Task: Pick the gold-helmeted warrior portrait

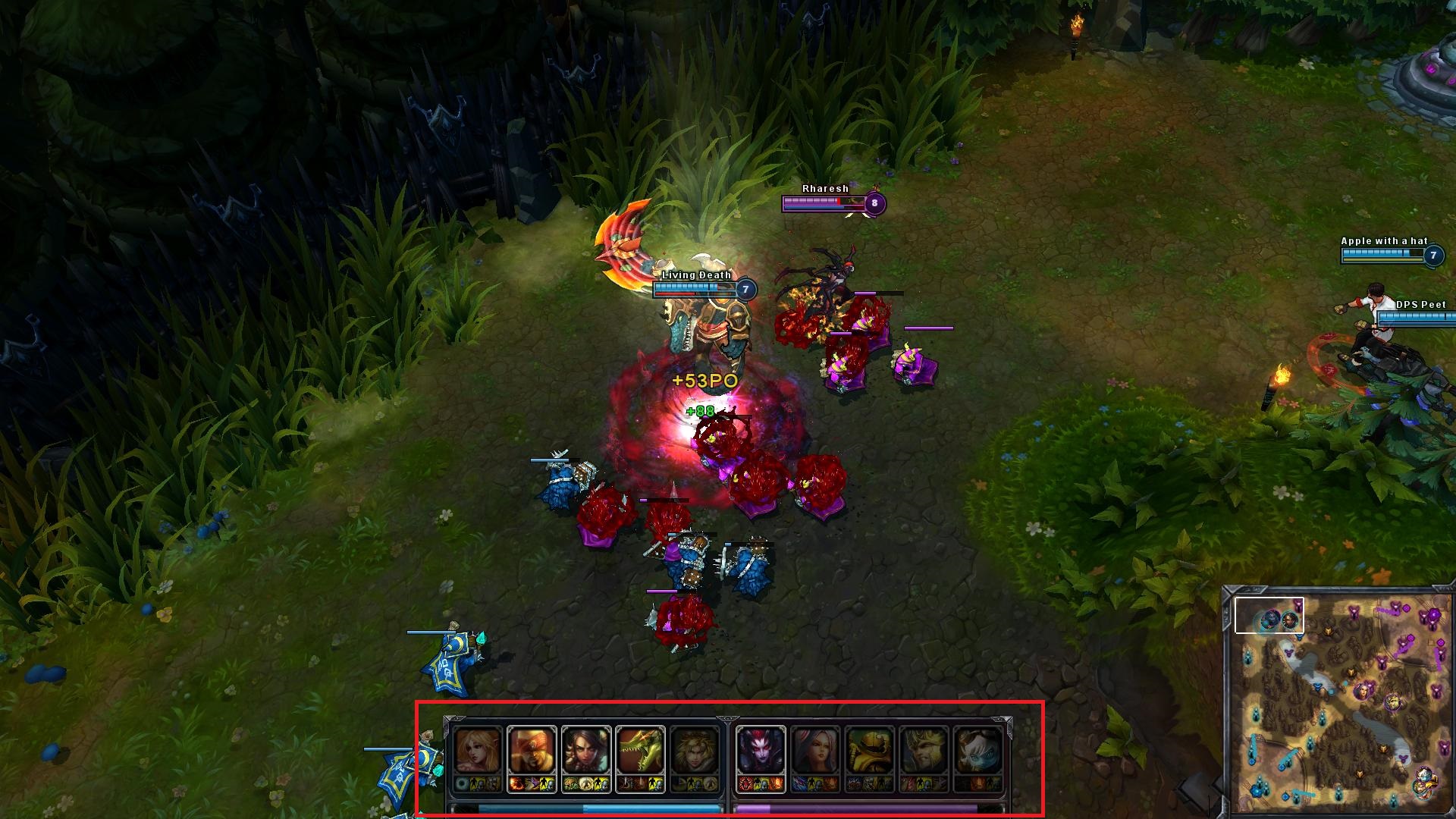Action: click(x=924, y=751)
